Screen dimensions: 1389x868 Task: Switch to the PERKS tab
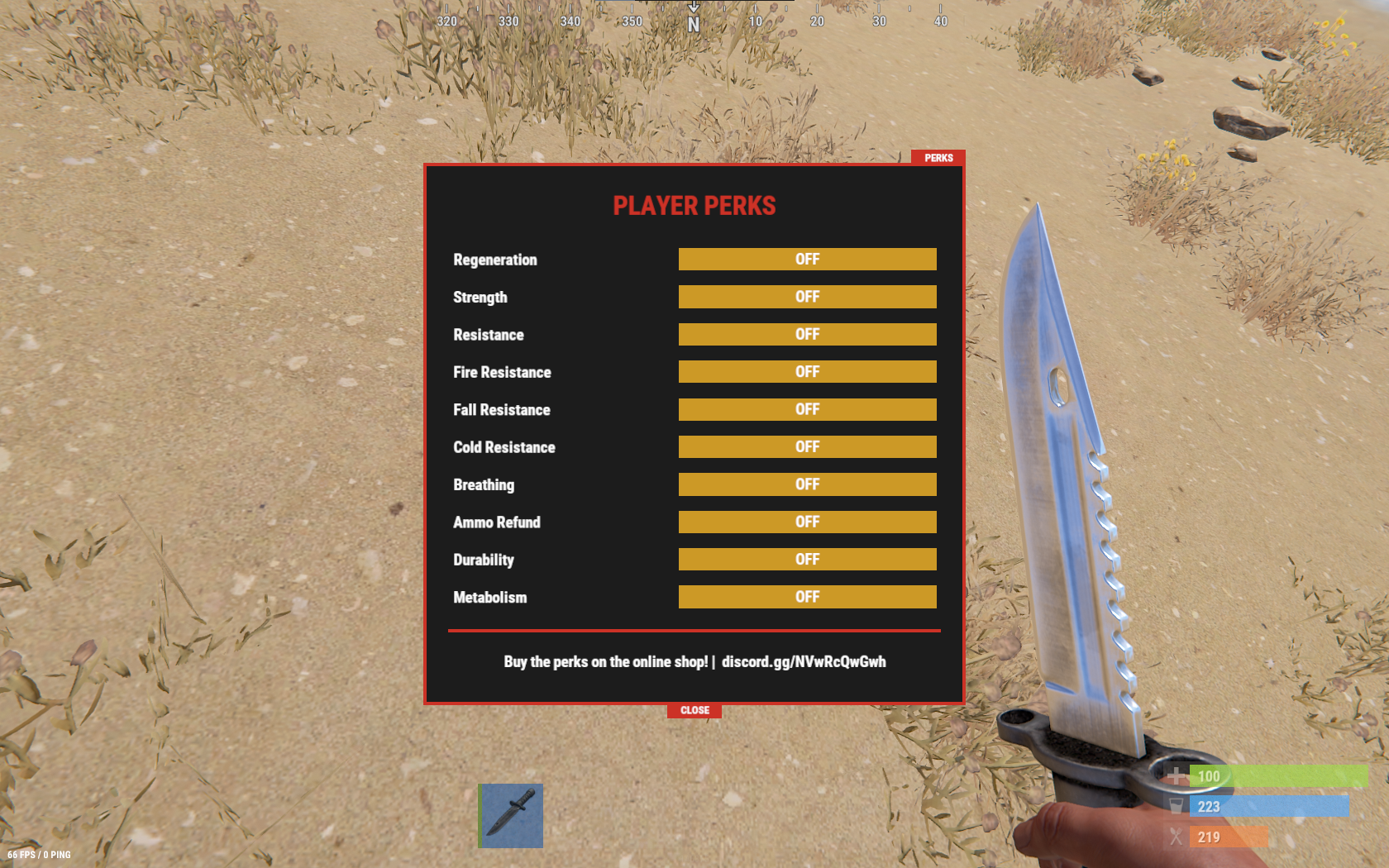939,157
